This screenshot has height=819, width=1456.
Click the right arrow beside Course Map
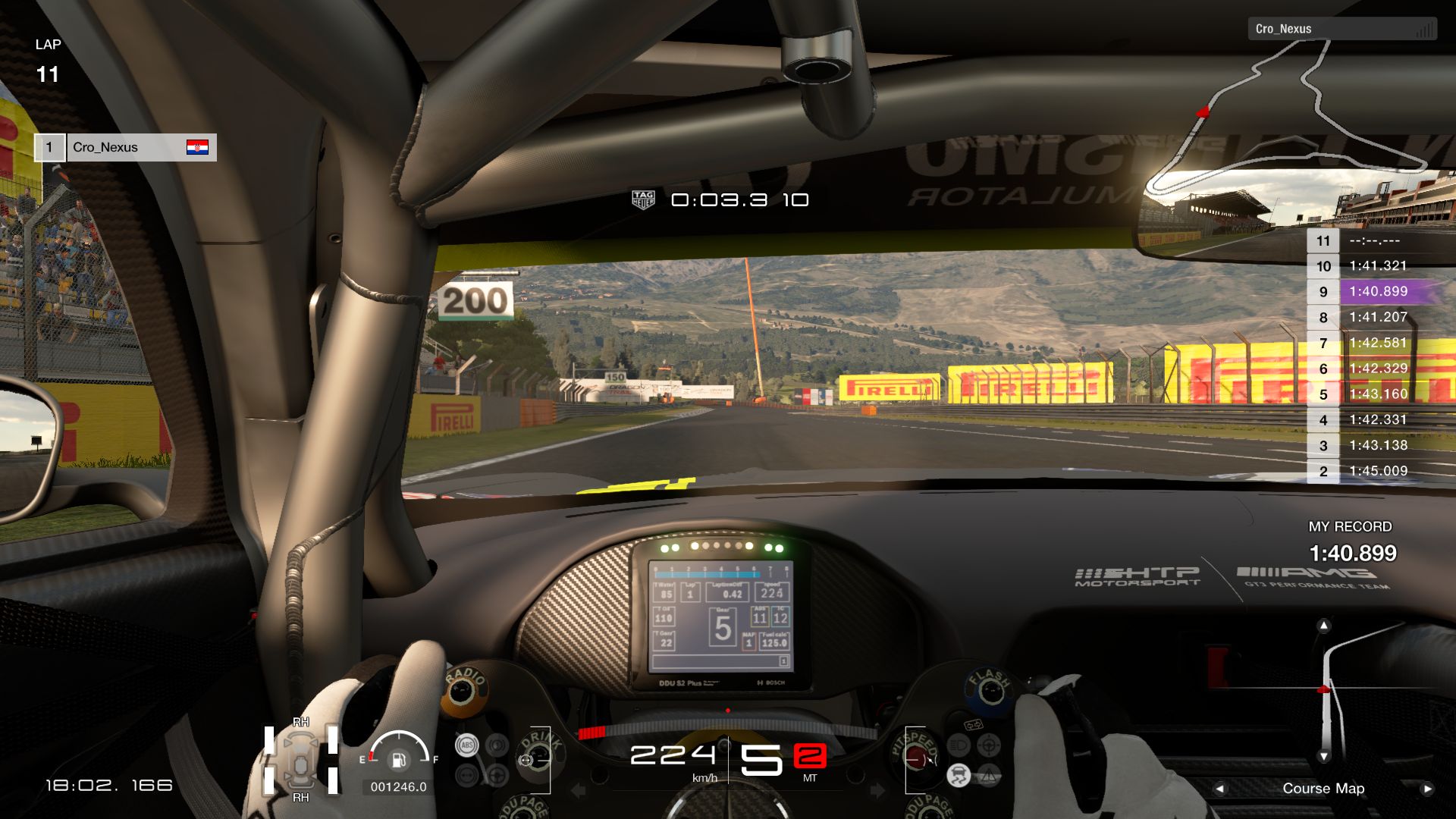1427,789
